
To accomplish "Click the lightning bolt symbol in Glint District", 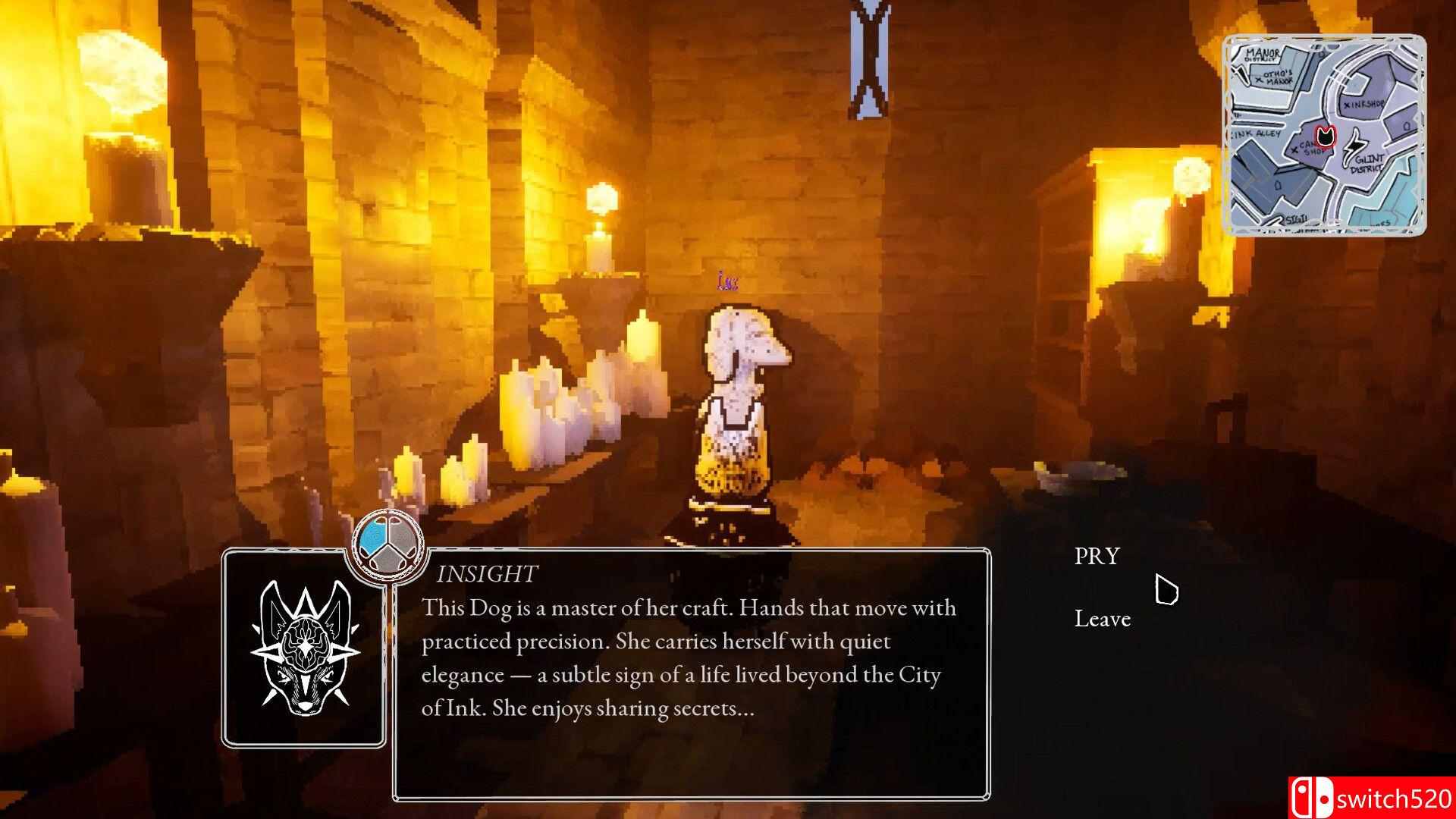I will click(1354, 146).
